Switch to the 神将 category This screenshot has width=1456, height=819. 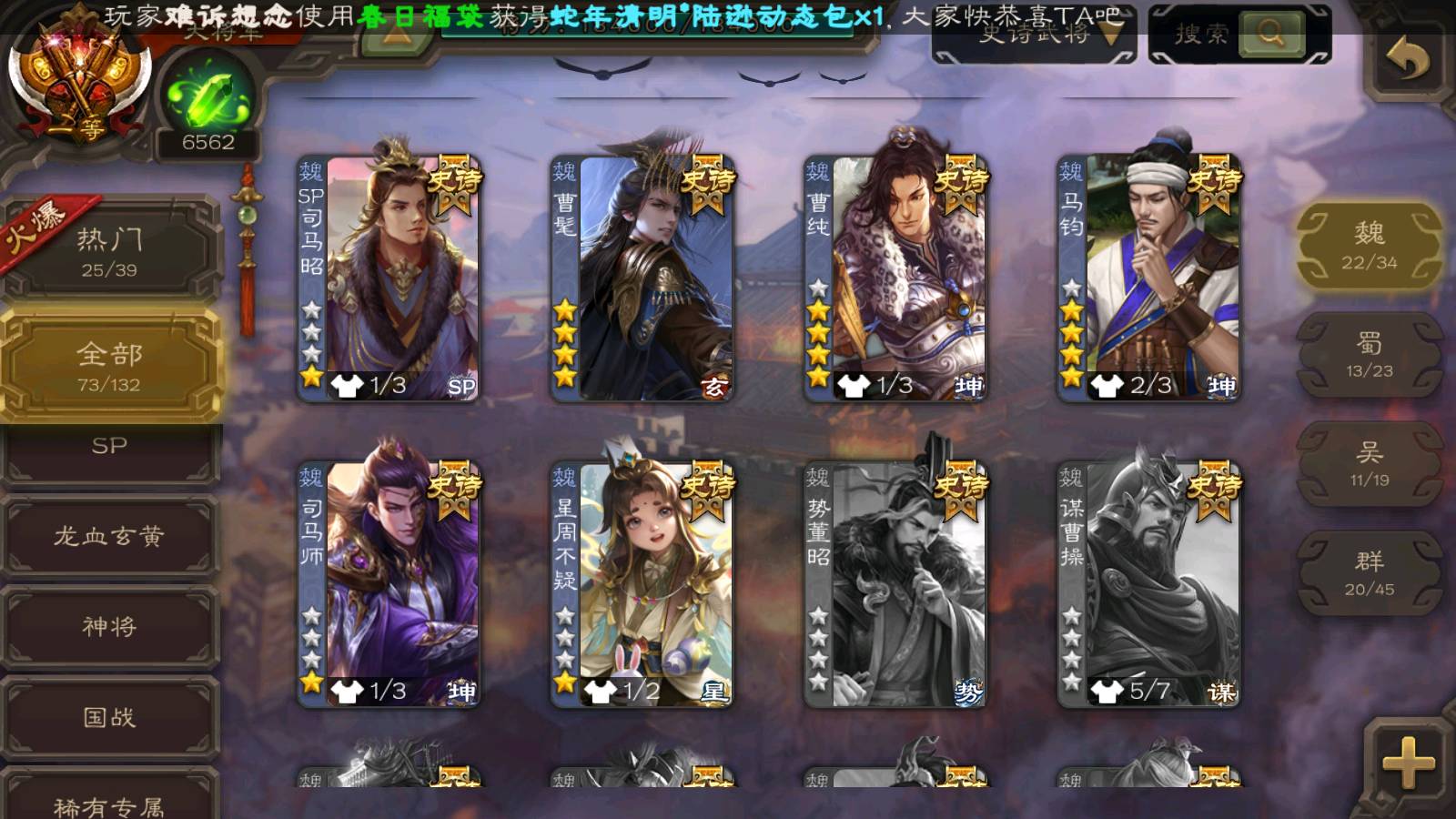pyautogui.click(x=109, y=627)
